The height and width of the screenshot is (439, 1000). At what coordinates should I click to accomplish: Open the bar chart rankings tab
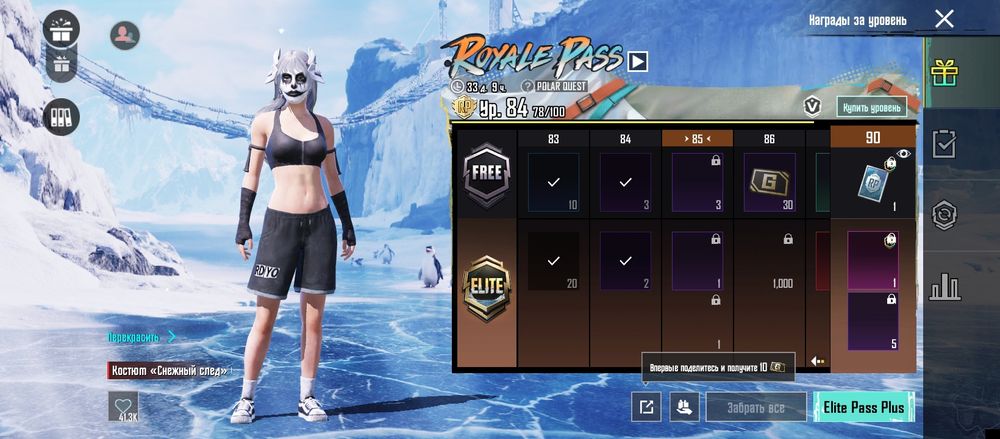pyautogui.click(x=943, y=287)
